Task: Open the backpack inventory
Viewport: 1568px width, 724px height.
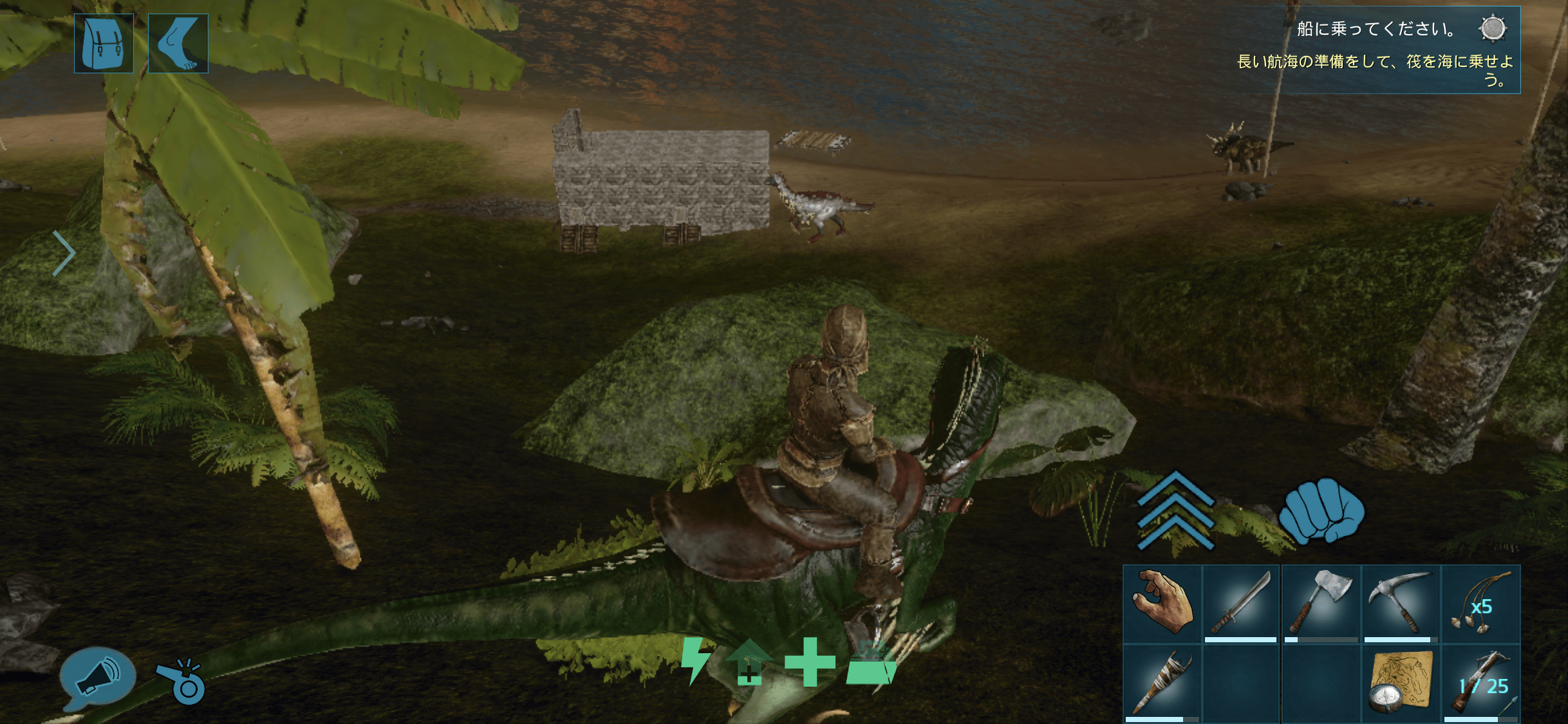Action: (x=104, y=43)
